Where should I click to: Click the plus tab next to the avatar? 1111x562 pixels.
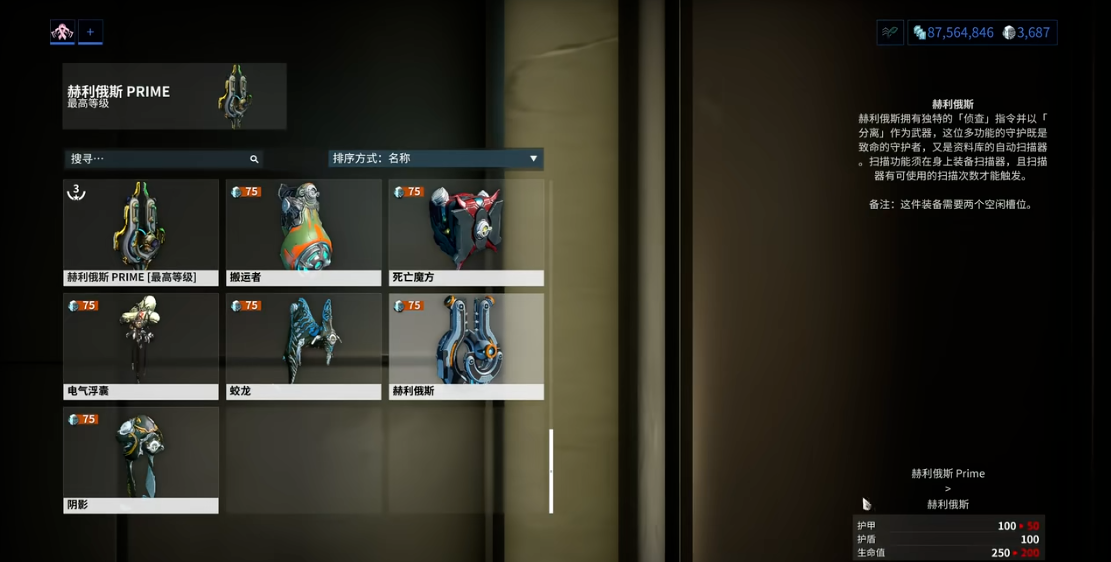coord(90,32)
